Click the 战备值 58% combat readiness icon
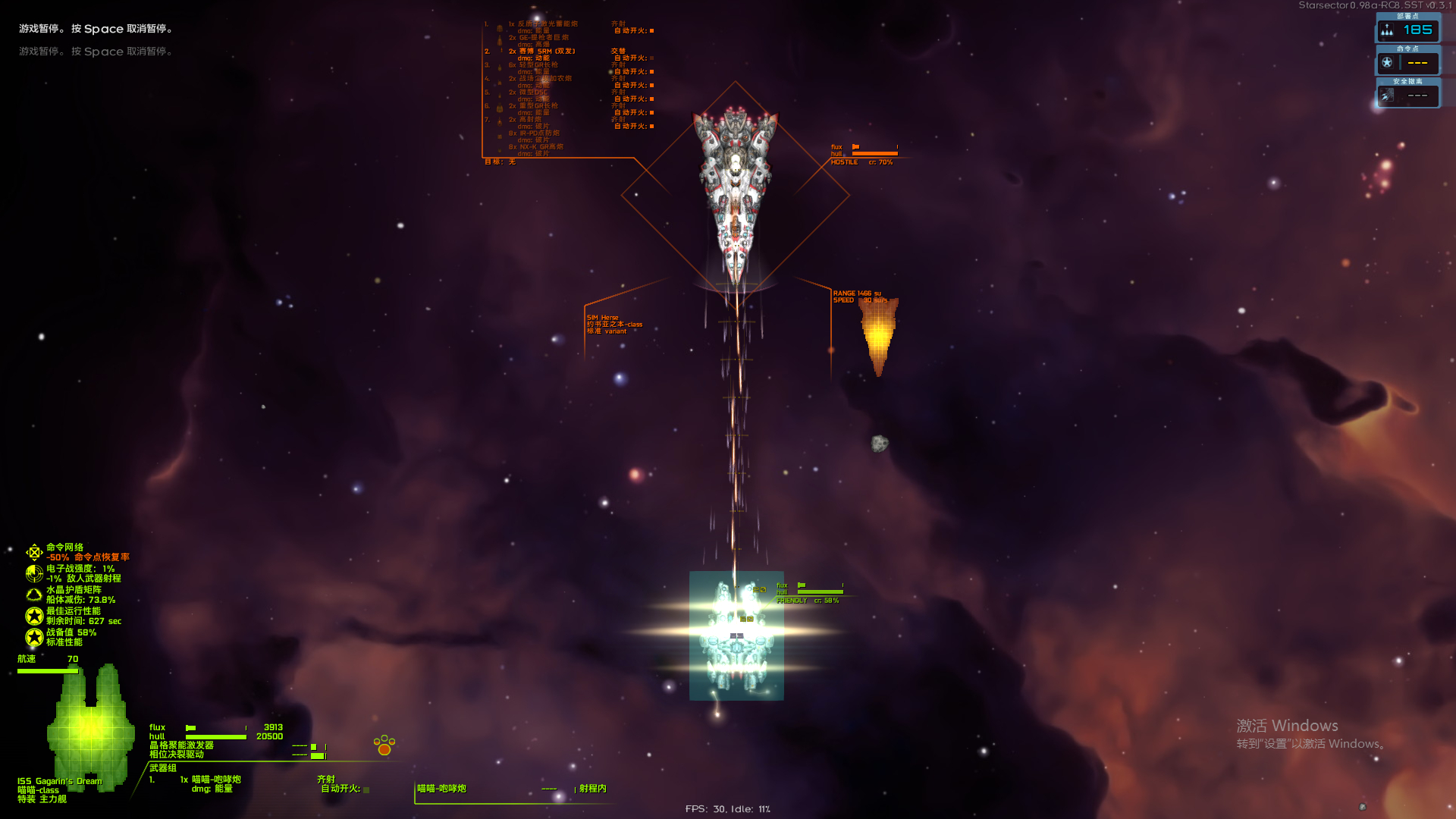The height and width of the screenshot is (819, 1456). click(x=34, y=637)
